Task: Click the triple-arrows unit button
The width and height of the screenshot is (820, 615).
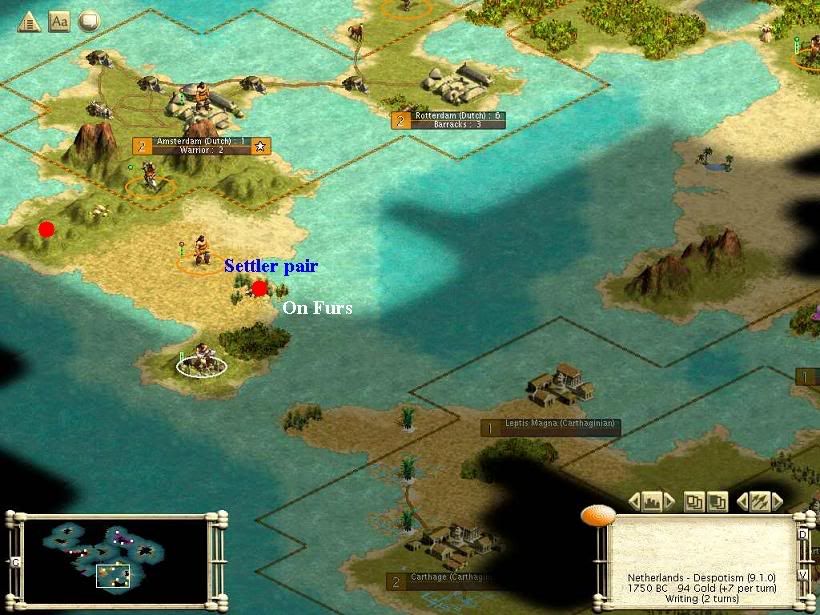Action: (x=760, y=501)
